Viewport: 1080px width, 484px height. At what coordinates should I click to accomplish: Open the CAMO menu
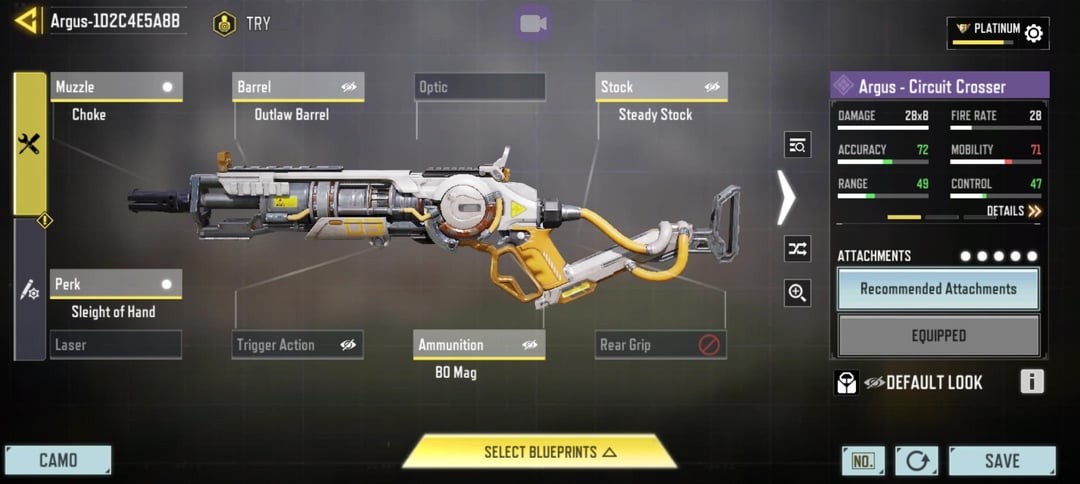pyautogui.click(x=58, y=461)
